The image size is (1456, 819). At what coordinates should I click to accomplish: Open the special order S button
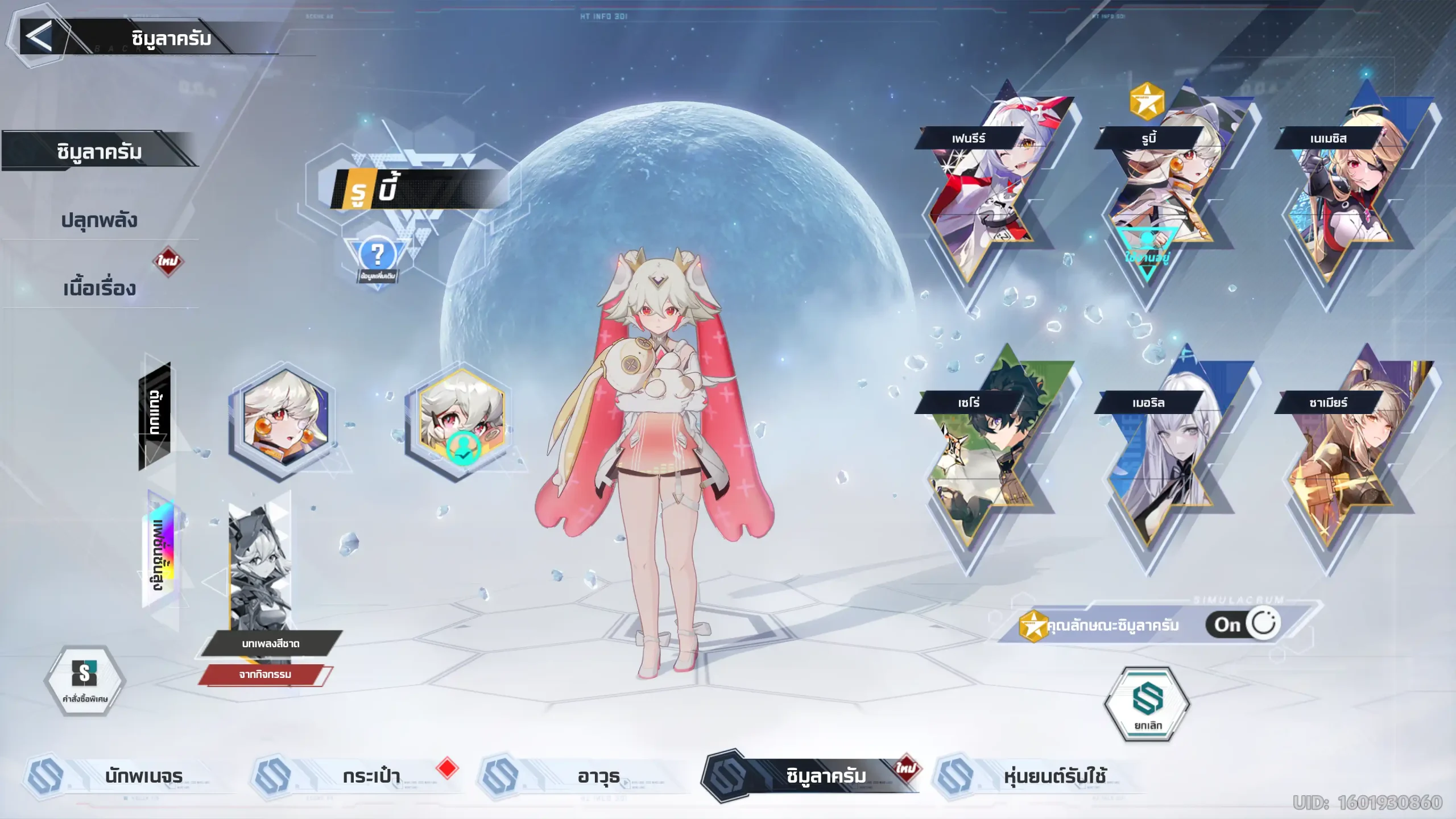pos(85,680)
